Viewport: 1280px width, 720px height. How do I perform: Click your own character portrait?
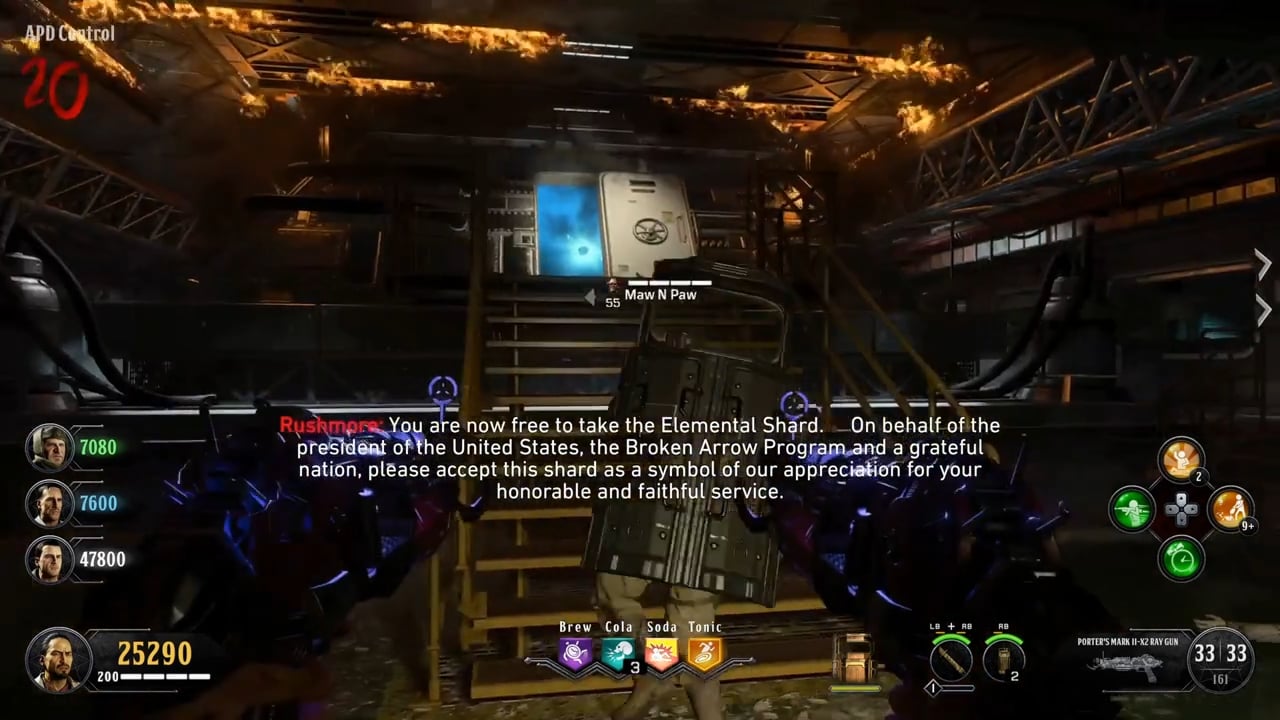59,660
